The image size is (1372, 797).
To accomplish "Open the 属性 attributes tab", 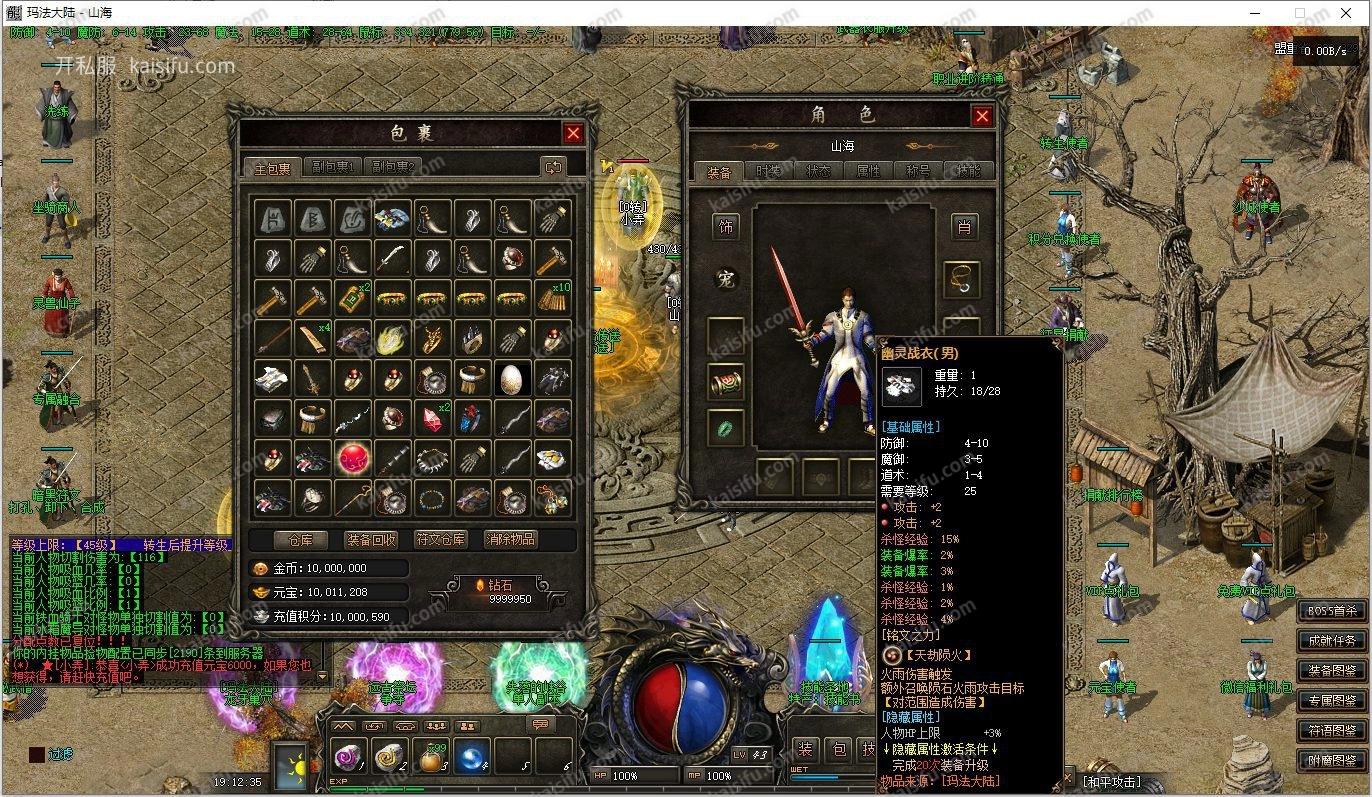I will click(x=868, y=171).
